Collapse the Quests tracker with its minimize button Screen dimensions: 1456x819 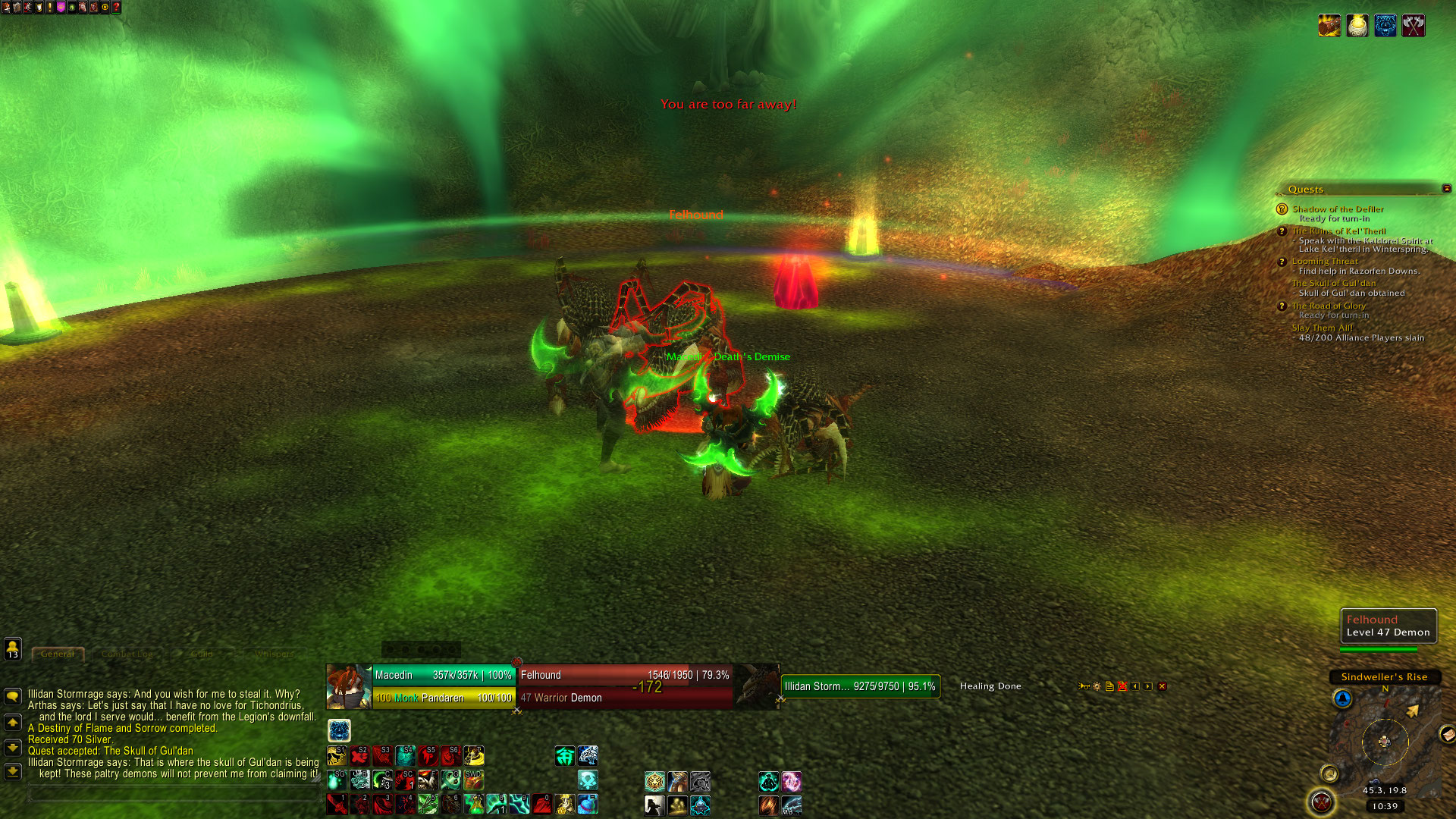1446,189
